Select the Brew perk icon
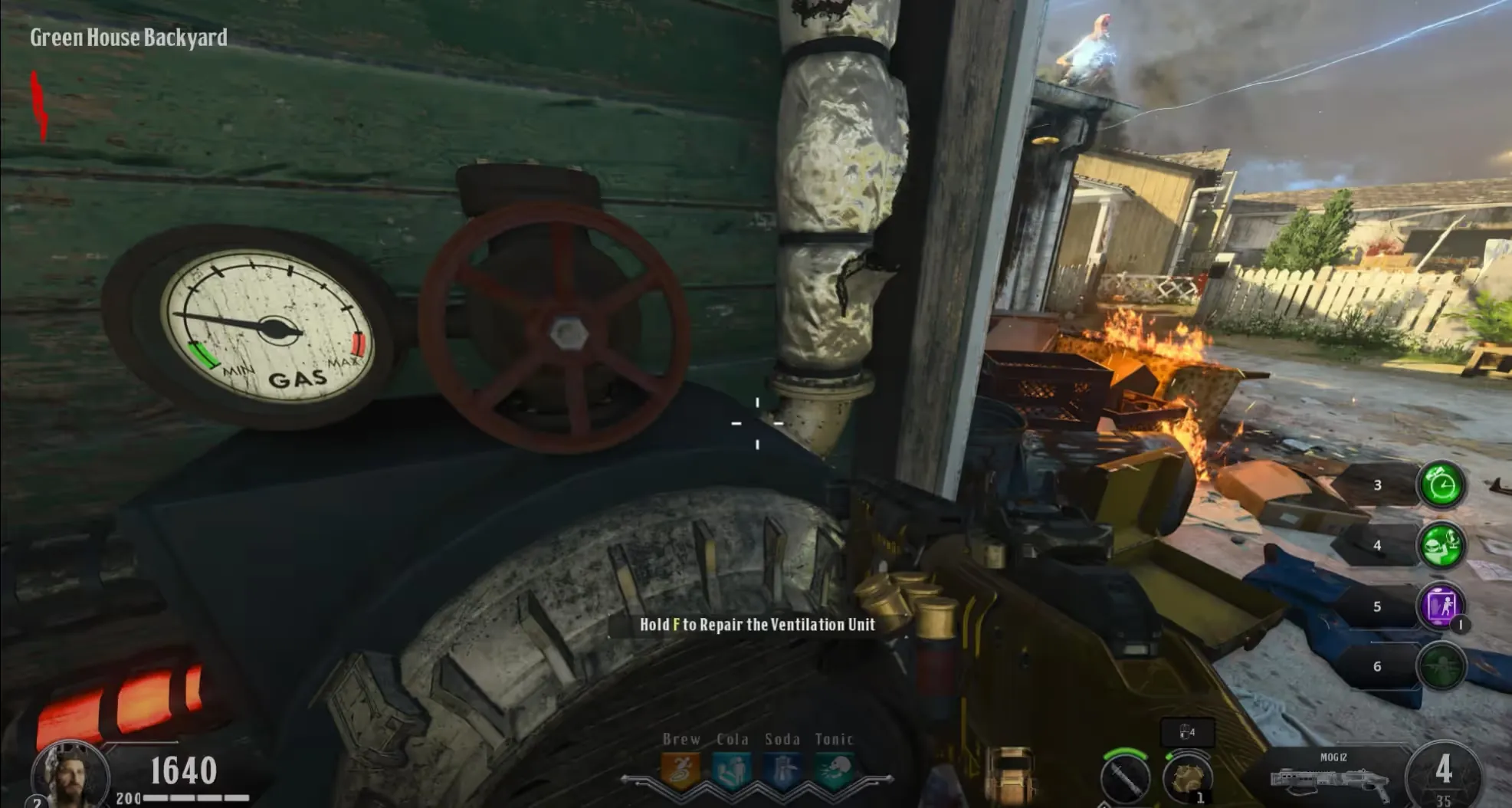 point(681,770)
